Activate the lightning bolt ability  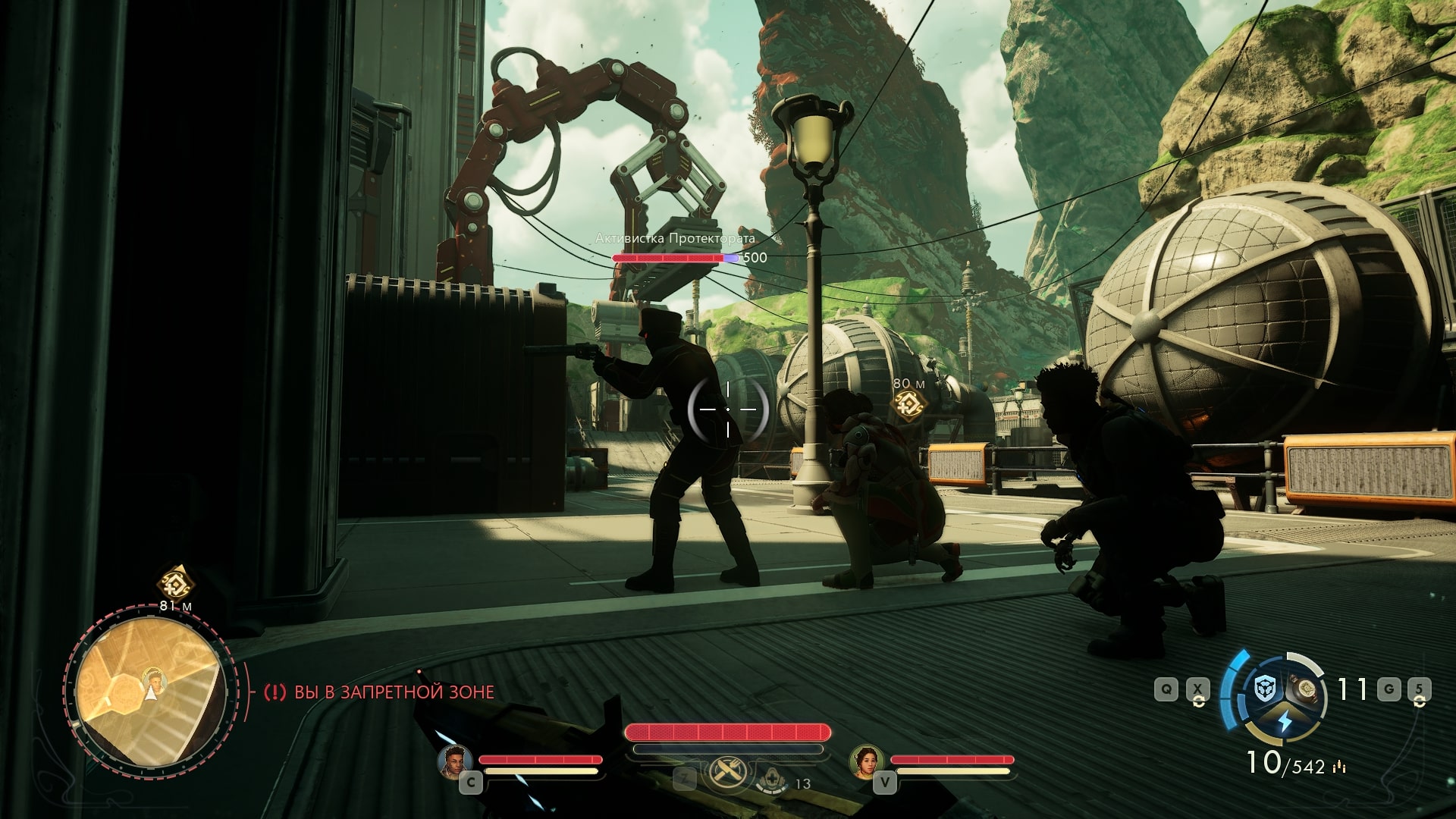click(x=1284, y=720)
